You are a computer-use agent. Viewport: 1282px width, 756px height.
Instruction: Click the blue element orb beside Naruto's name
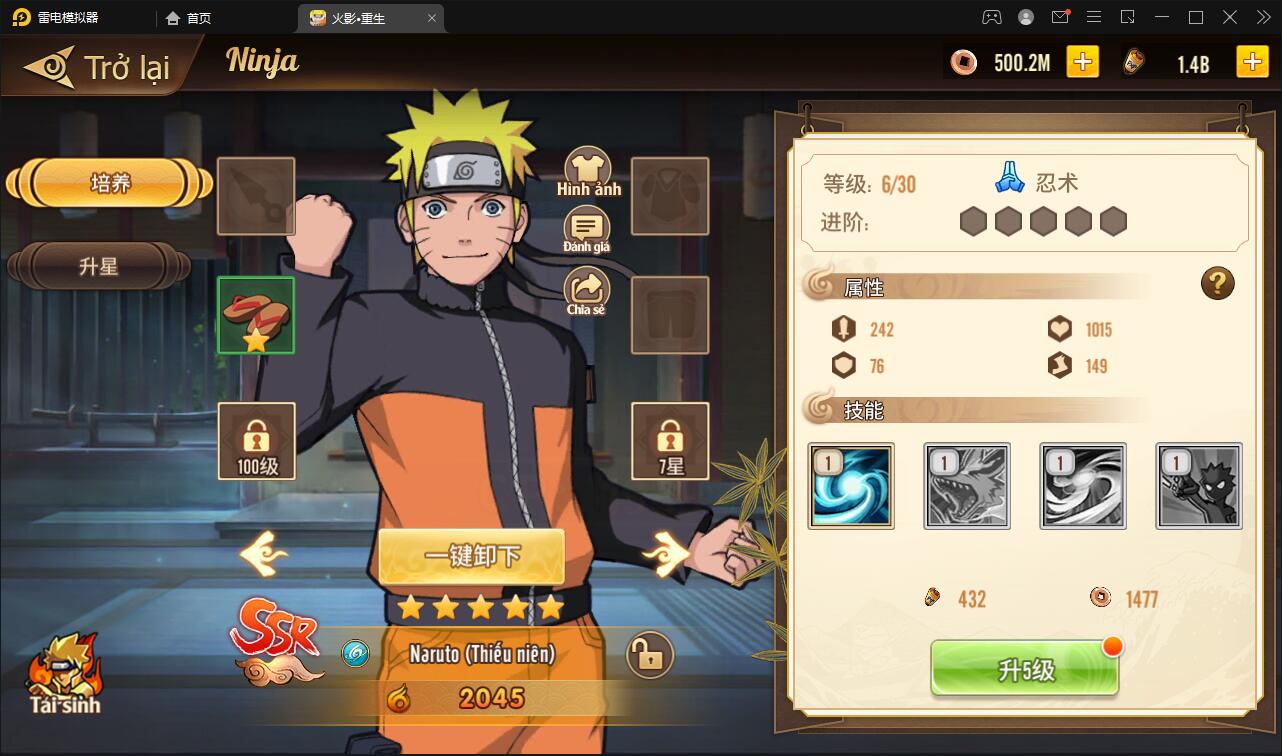tap(356, 655)
